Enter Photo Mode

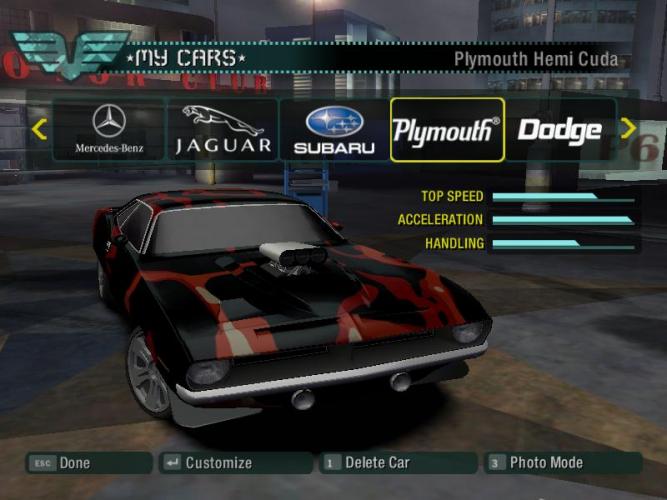tap(561, 463)
